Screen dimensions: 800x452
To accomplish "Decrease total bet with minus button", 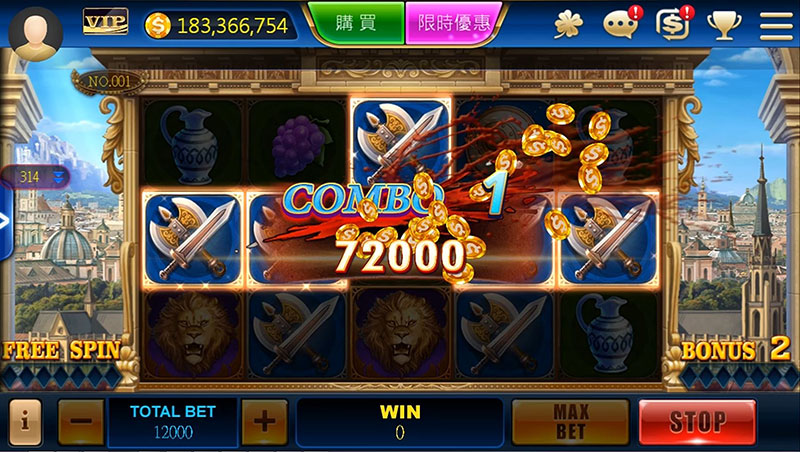I will coord(81,421).
